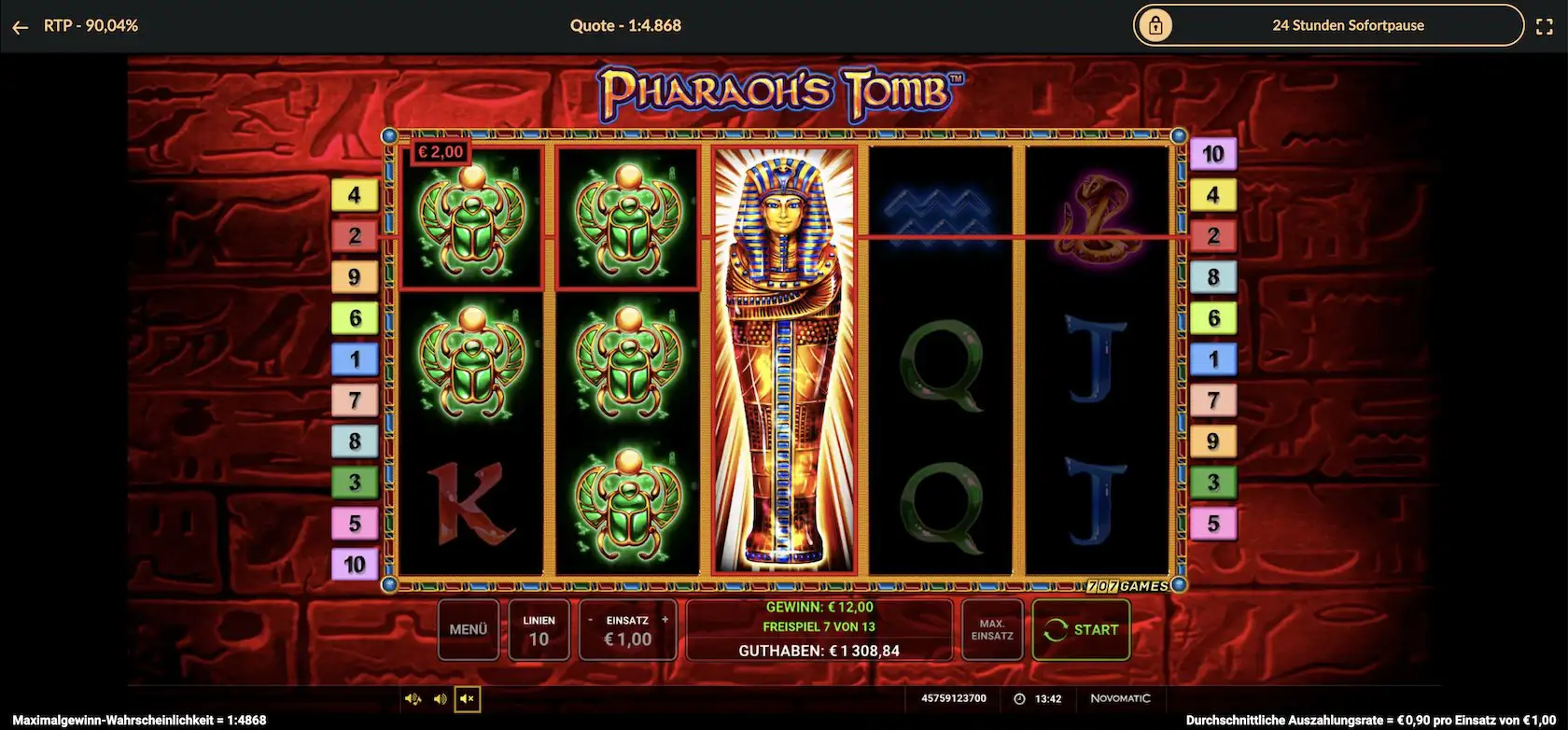1568x730 pixels.
Task: Select payline number 4 on the left
Action: click(355, 194)
